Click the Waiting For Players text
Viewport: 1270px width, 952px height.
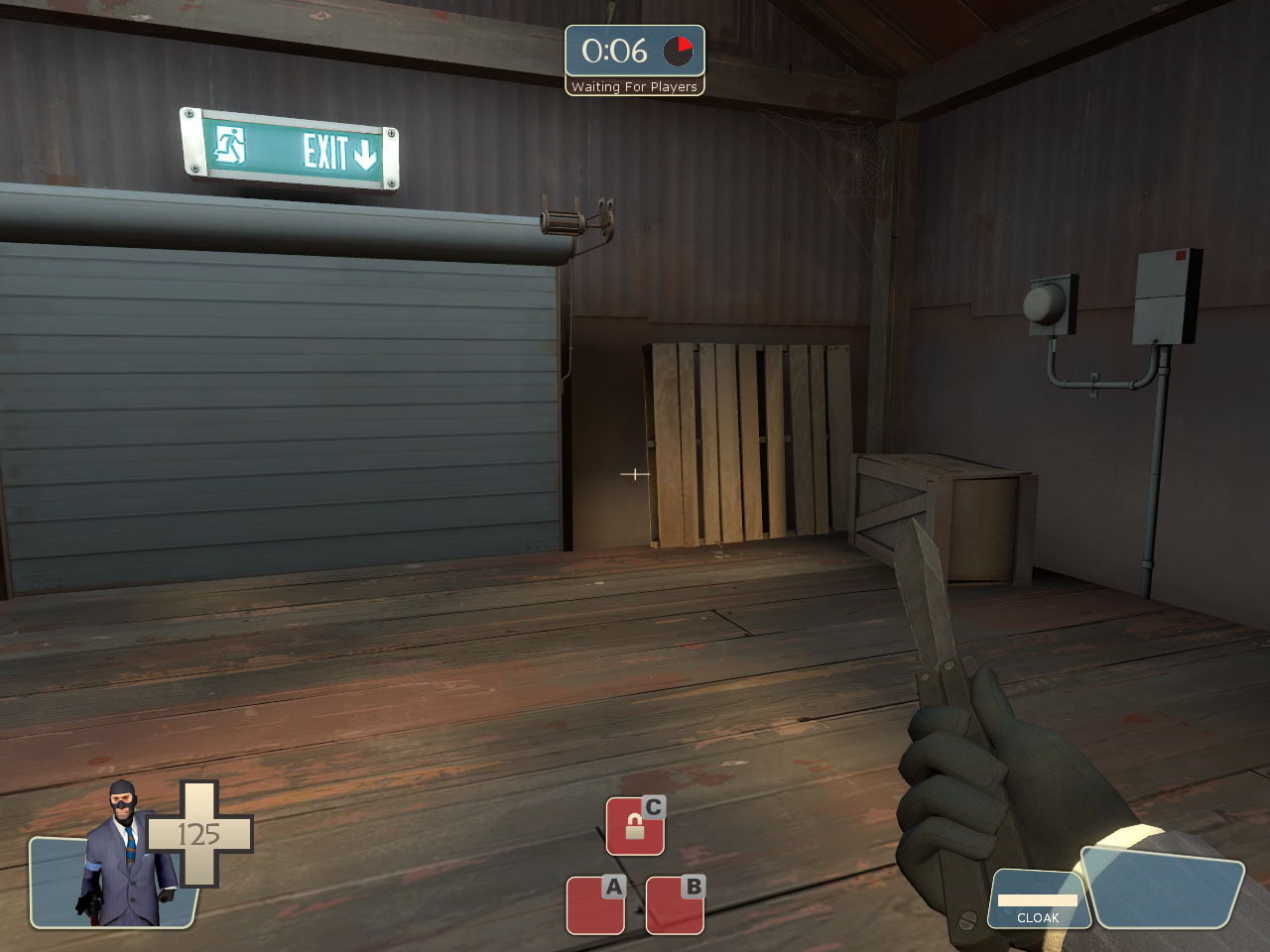pos(634,87)
